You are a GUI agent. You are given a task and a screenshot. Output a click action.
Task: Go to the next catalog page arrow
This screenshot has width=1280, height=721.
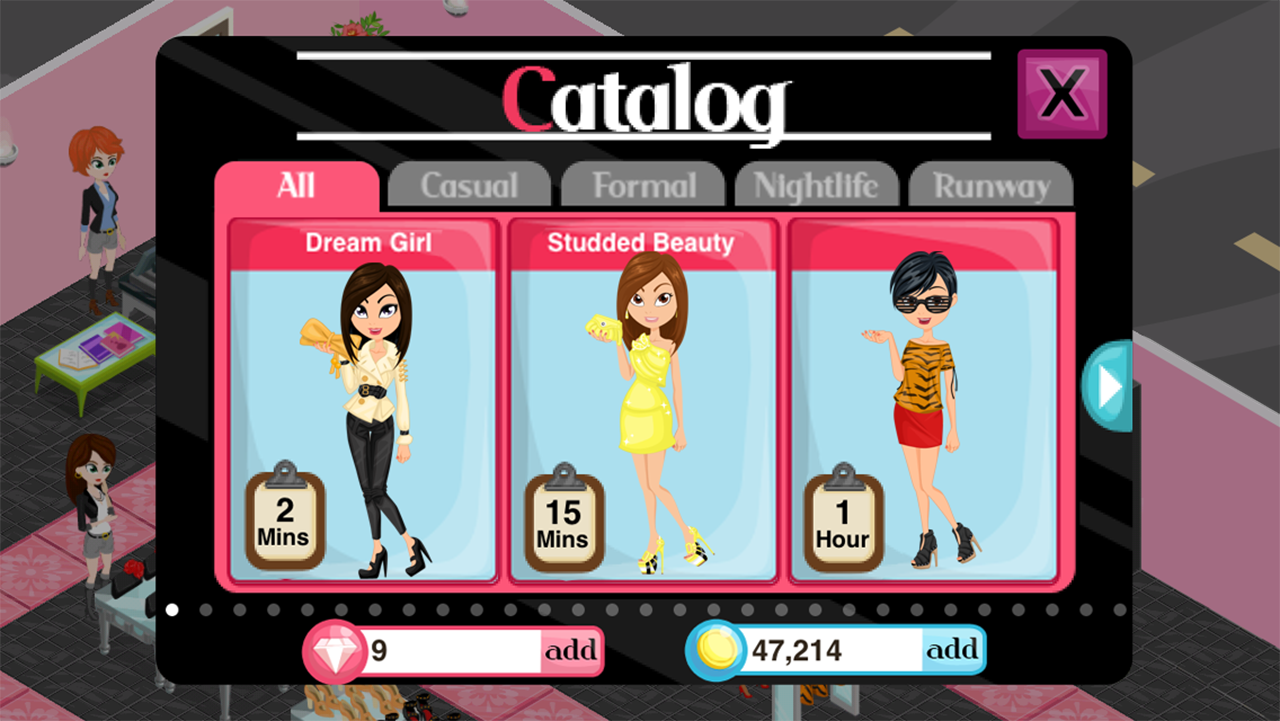pos(1108,387)
